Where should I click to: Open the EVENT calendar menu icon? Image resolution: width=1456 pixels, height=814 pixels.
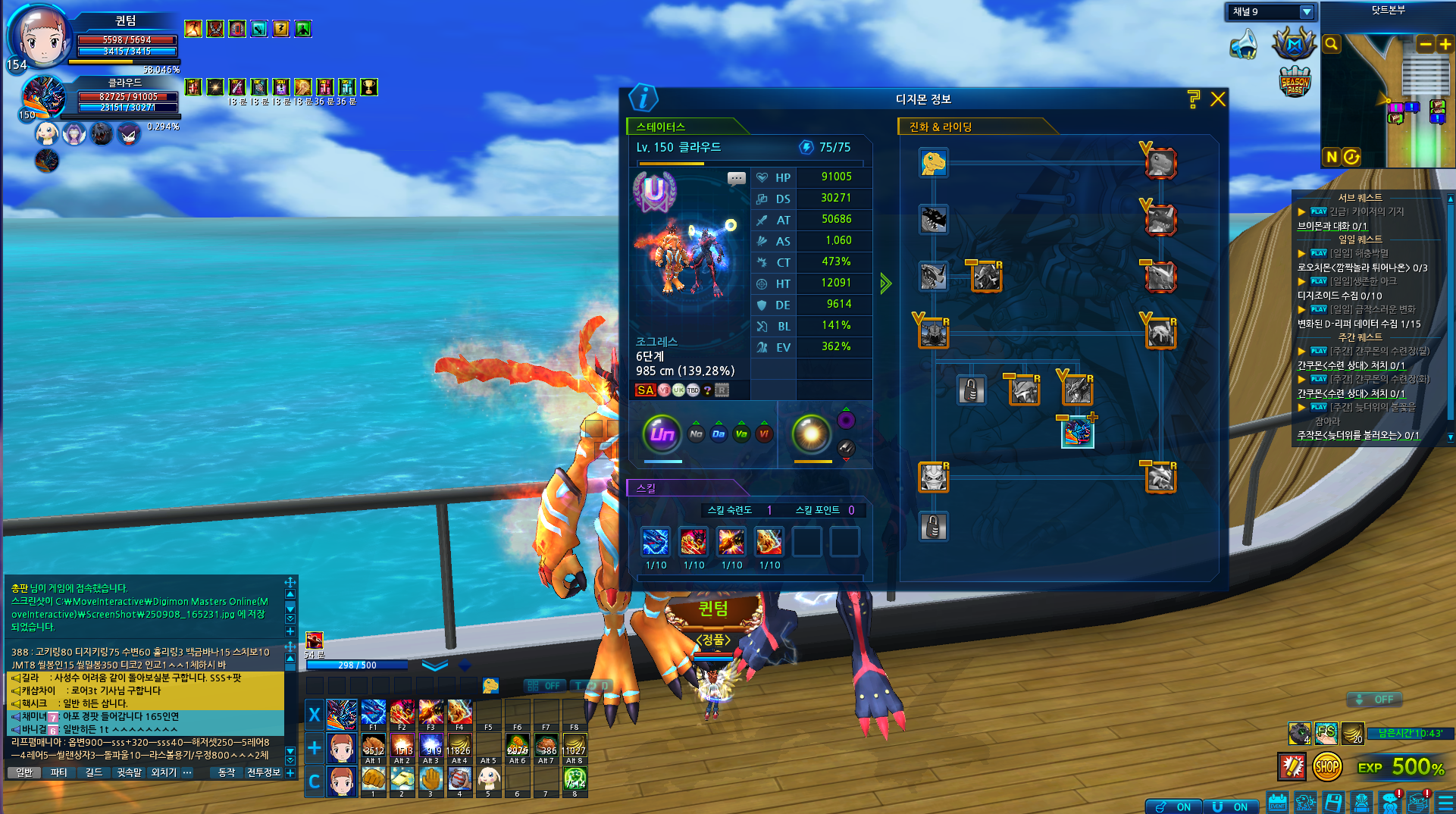pos(1277,802)
